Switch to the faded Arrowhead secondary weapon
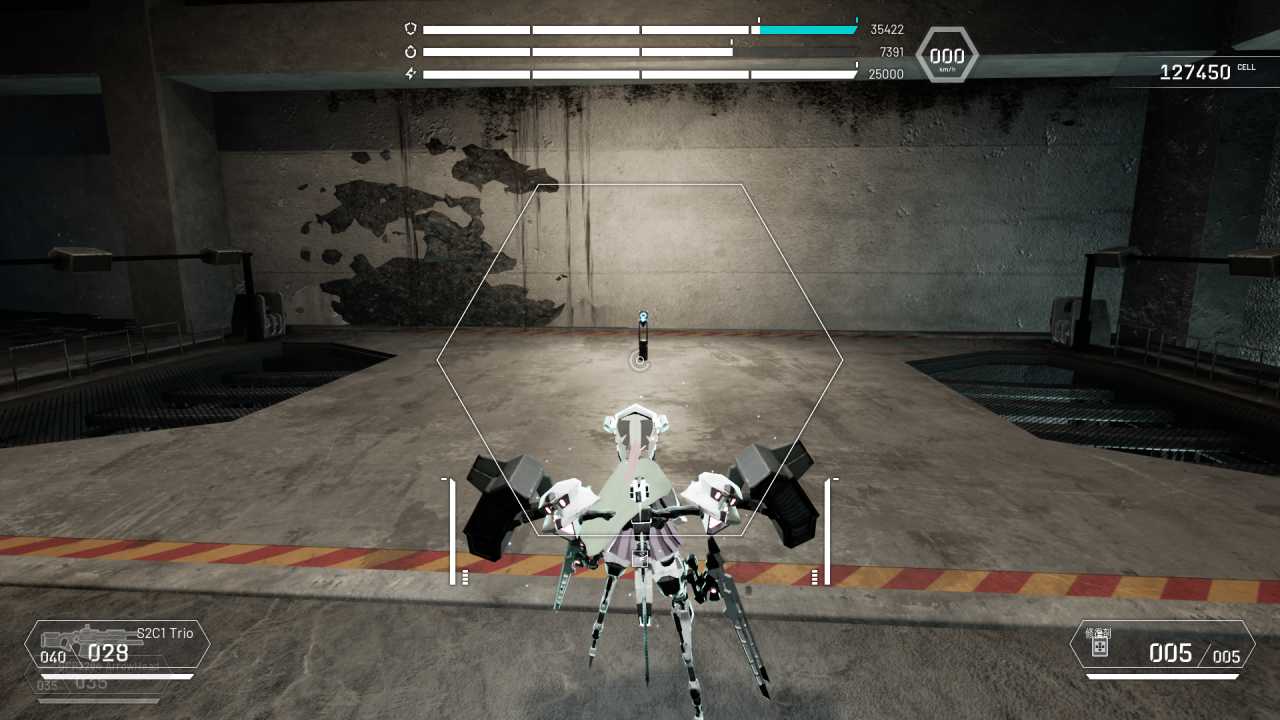1280x720 pixels. (100, 684)
